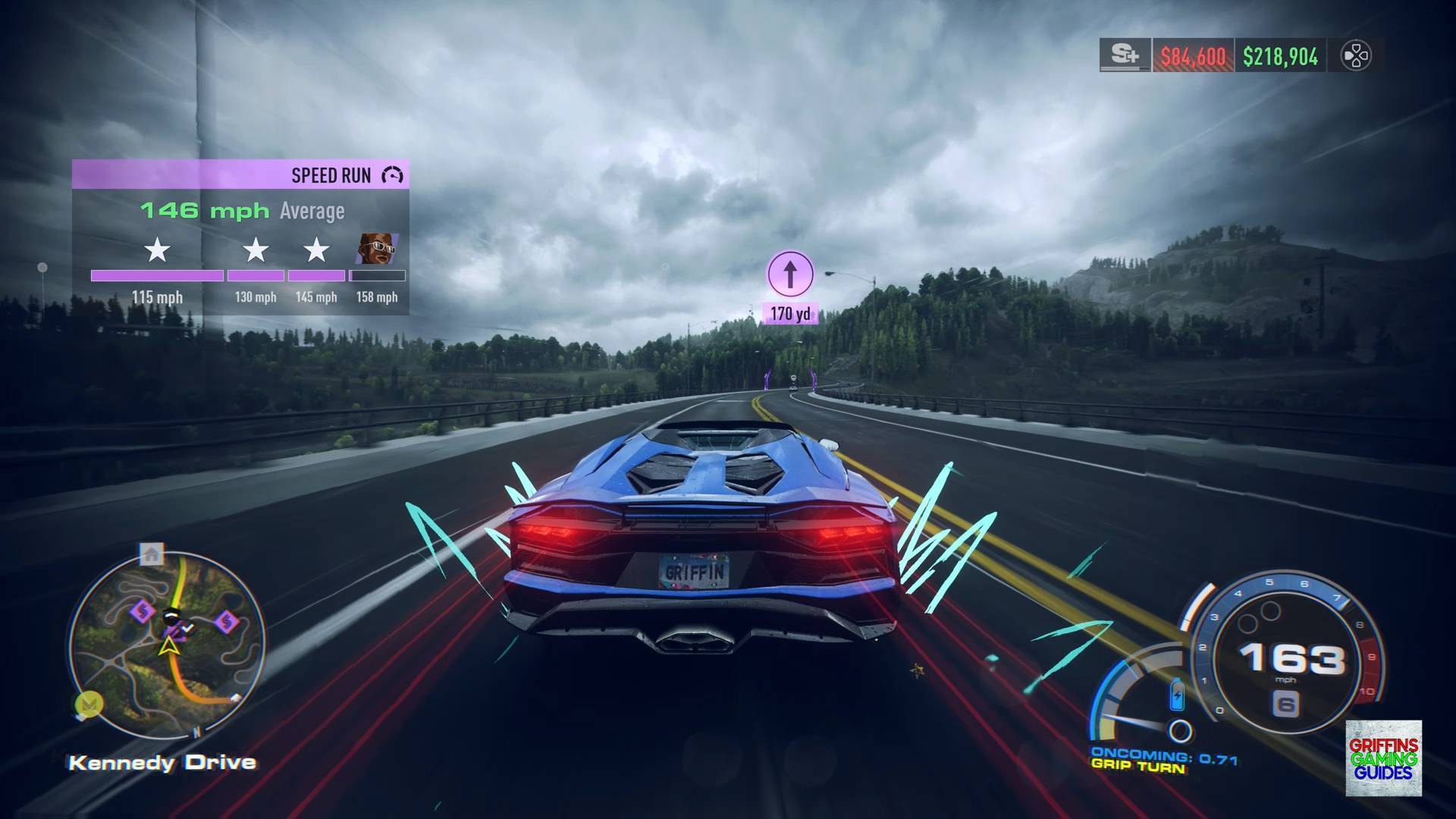1456x819 pixels.
Task: Click the player arrow on the minimap
Action: 167,646
